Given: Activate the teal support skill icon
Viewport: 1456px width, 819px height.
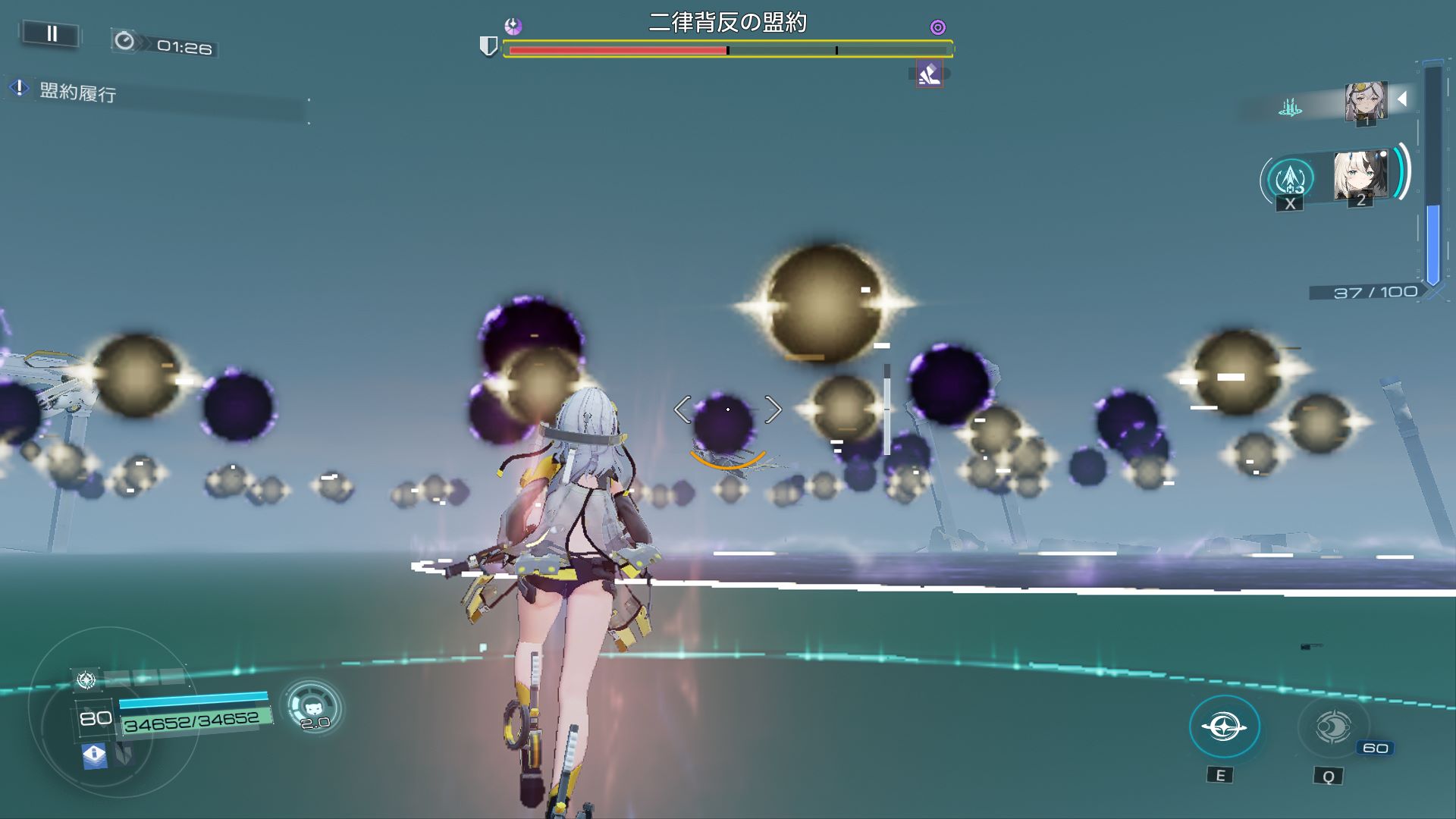Looking at the screenshot, I should (1290, 179).
